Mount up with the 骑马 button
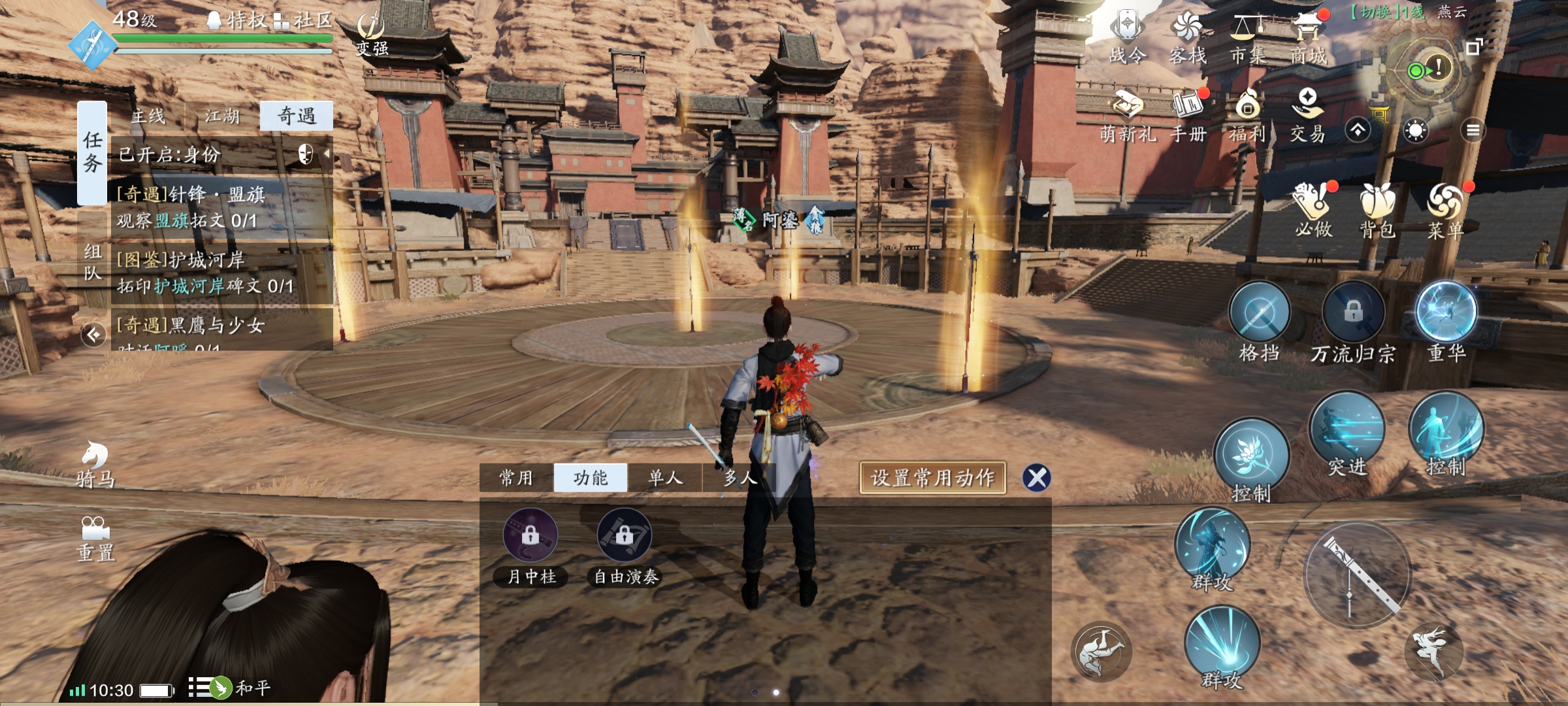Screen dimensions: 1568x706 (x=95, y=464)
